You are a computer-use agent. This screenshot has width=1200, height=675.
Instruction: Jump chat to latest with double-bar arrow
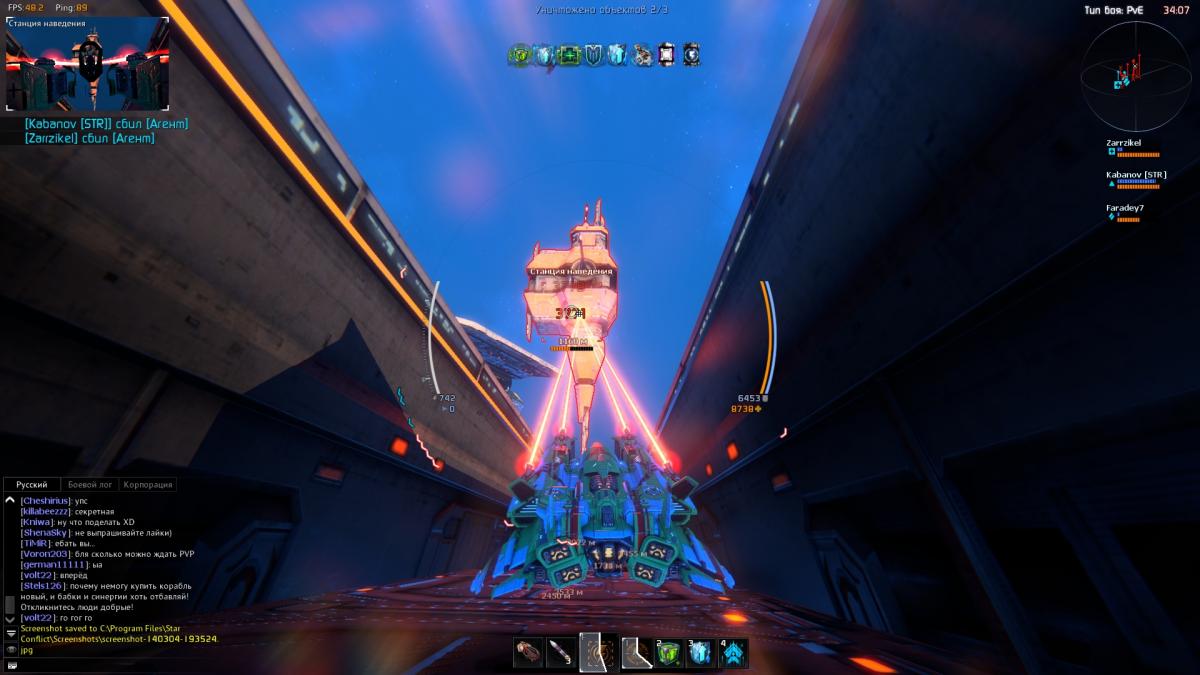click(10, 634)
